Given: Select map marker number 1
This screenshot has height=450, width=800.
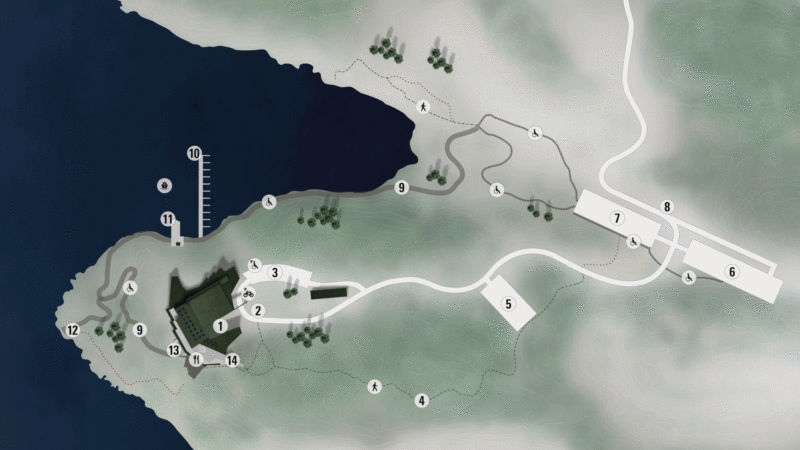Looking at the screenshot, I should tap(219, 324).
